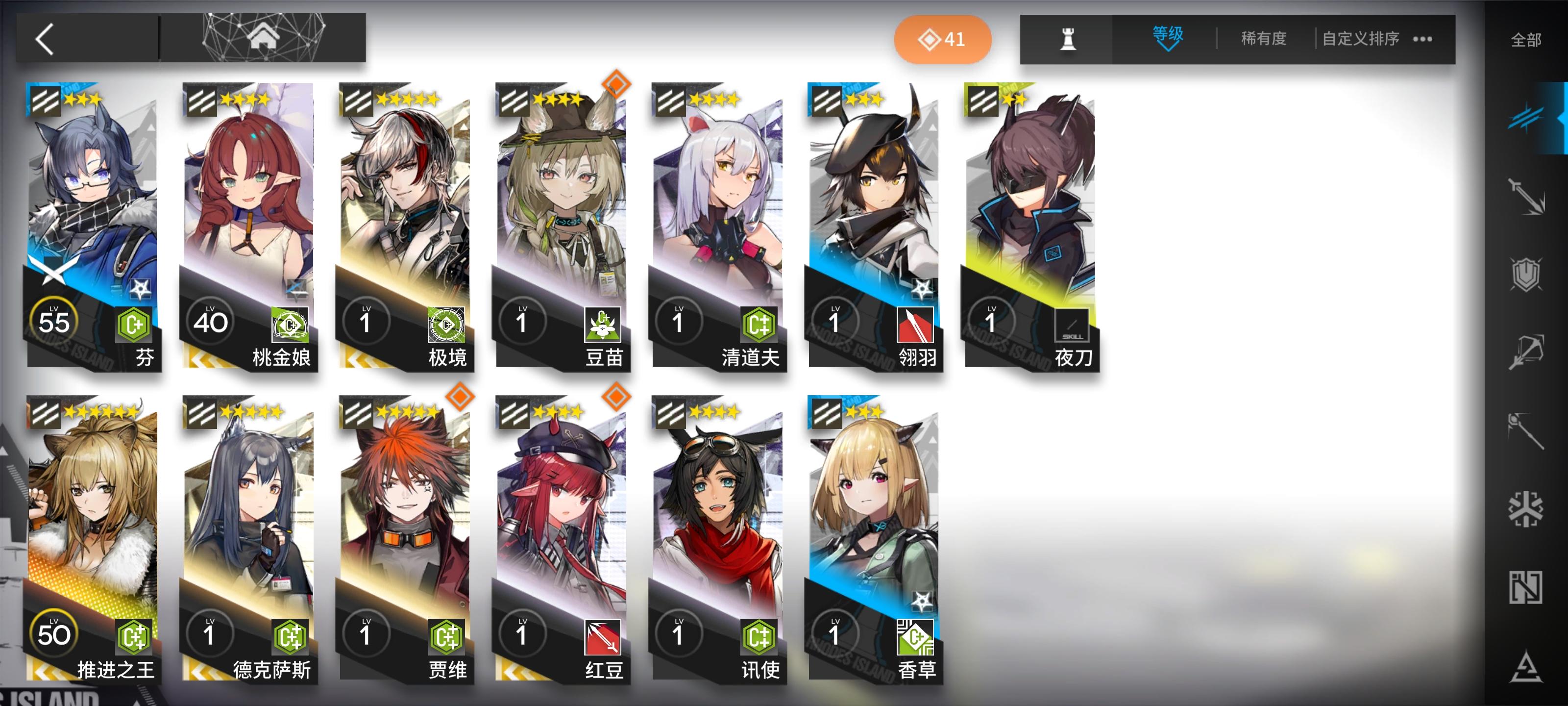This screenshot has width=1568, height=706.
Task: Click the home icon in top bar
Action: pyautogui.click(x=264, y=38)
